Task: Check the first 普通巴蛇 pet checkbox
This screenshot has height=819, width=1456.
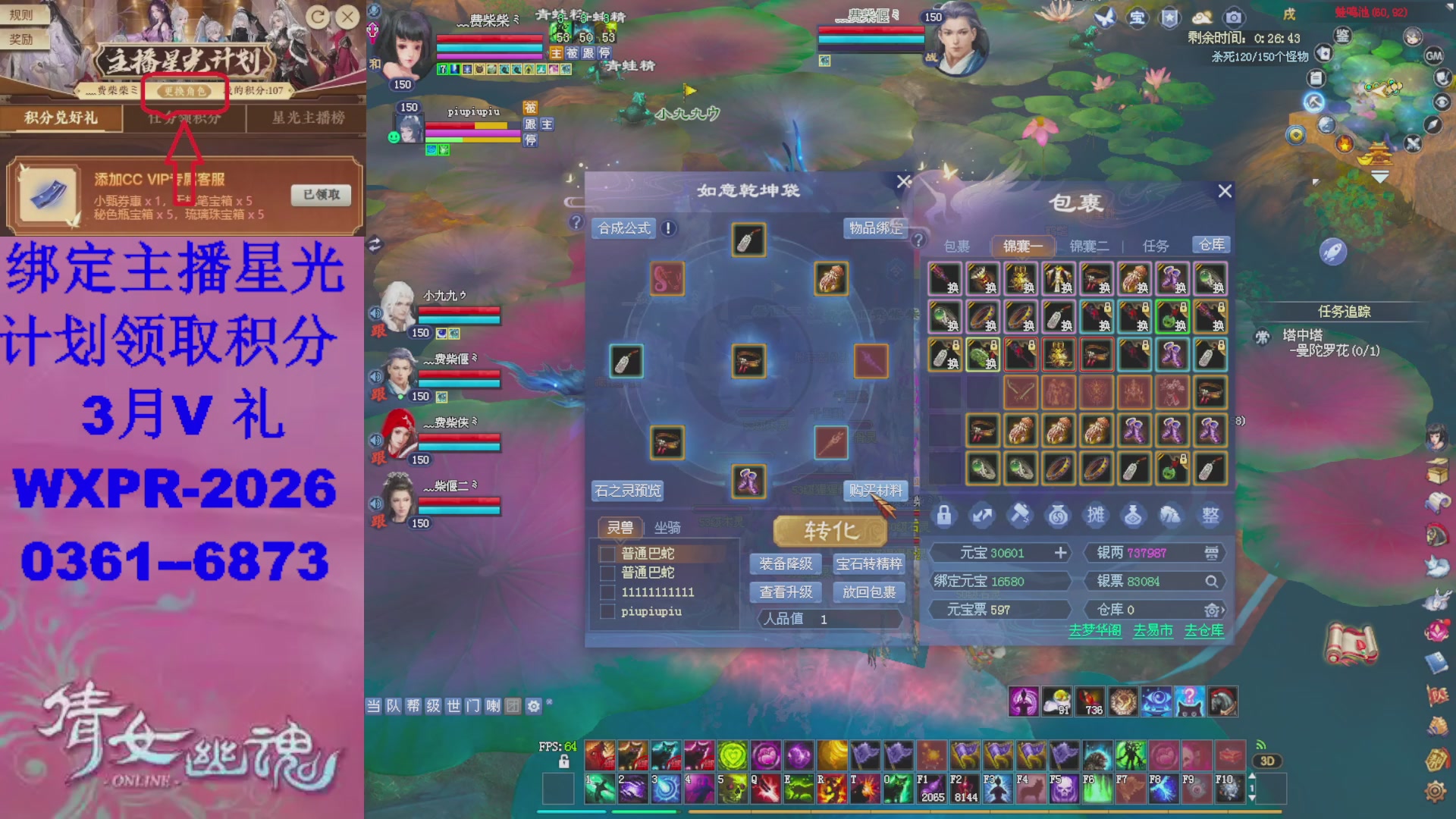Action: pos(607,554)
